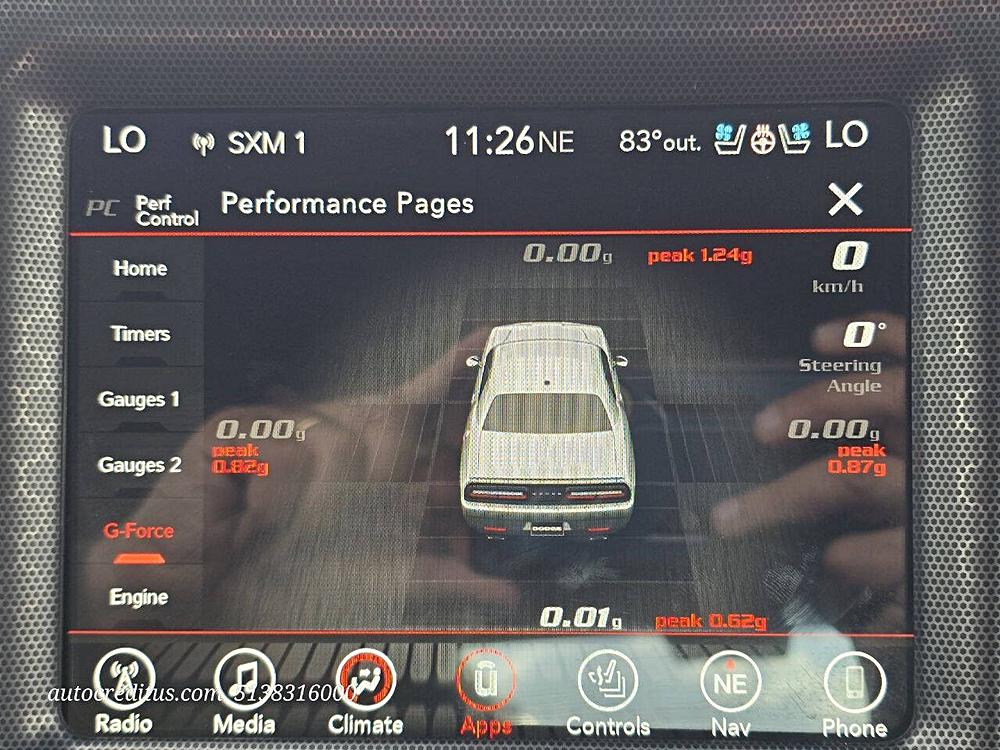Open the Controls screen

[x=608, y=692]
